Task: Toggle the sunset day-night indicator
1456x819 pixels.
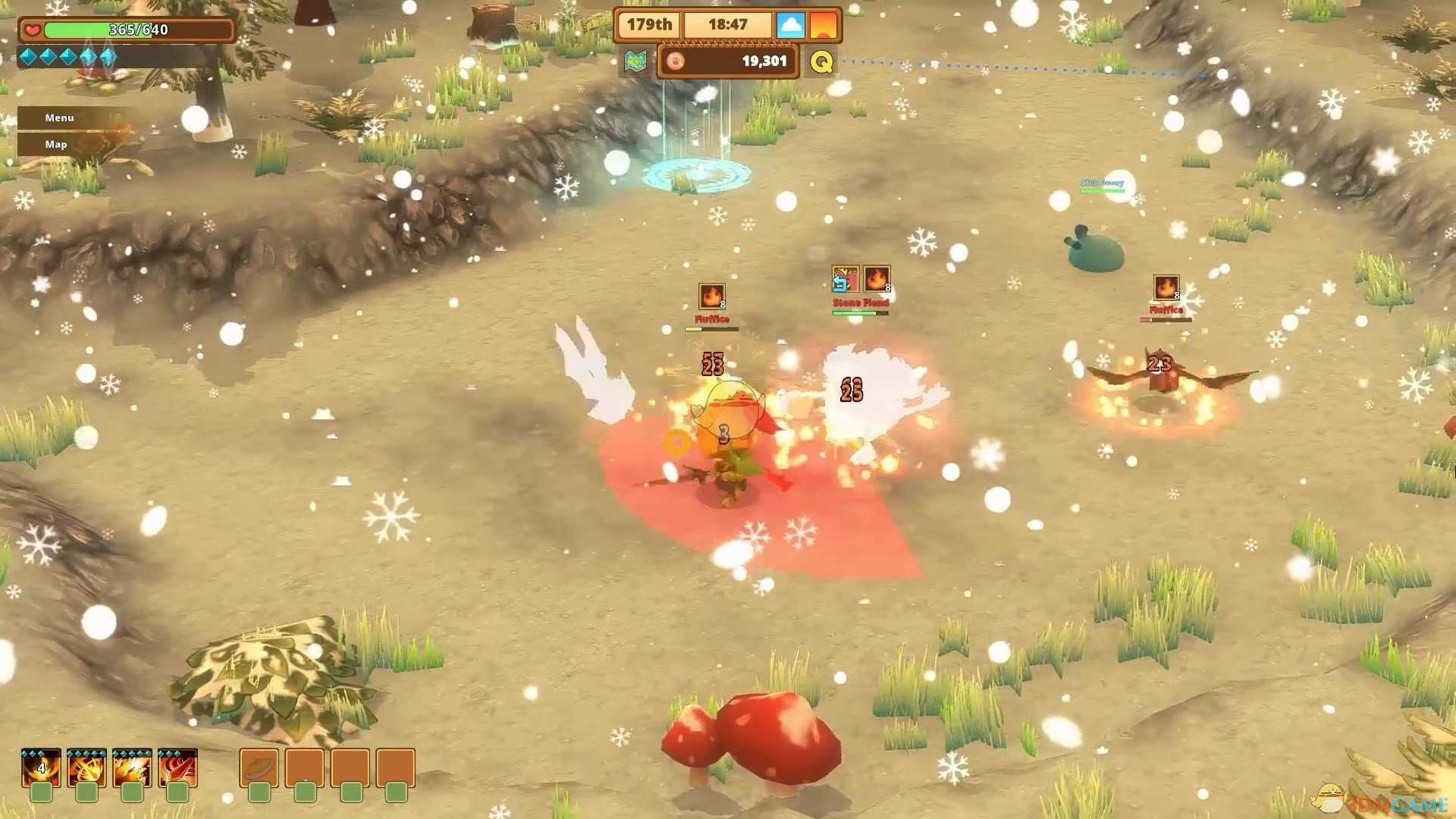Action: pyautogui.click(x=824, y=24)
